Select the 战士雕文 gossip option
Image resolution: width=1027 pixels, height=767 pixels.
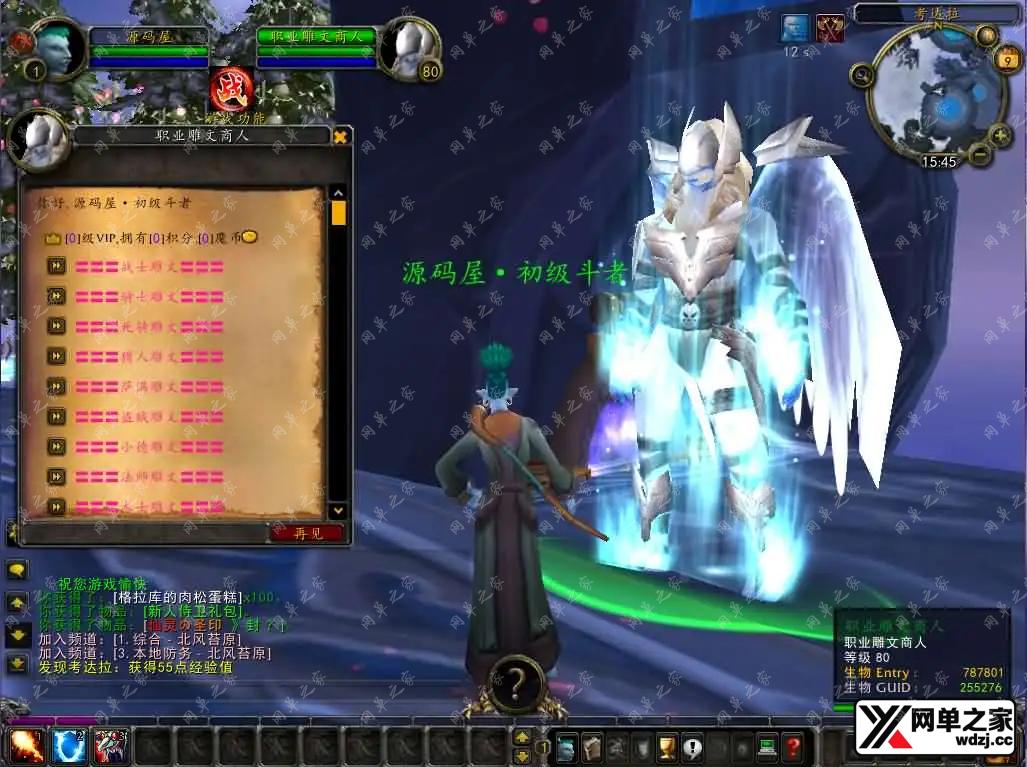(149, 266)
